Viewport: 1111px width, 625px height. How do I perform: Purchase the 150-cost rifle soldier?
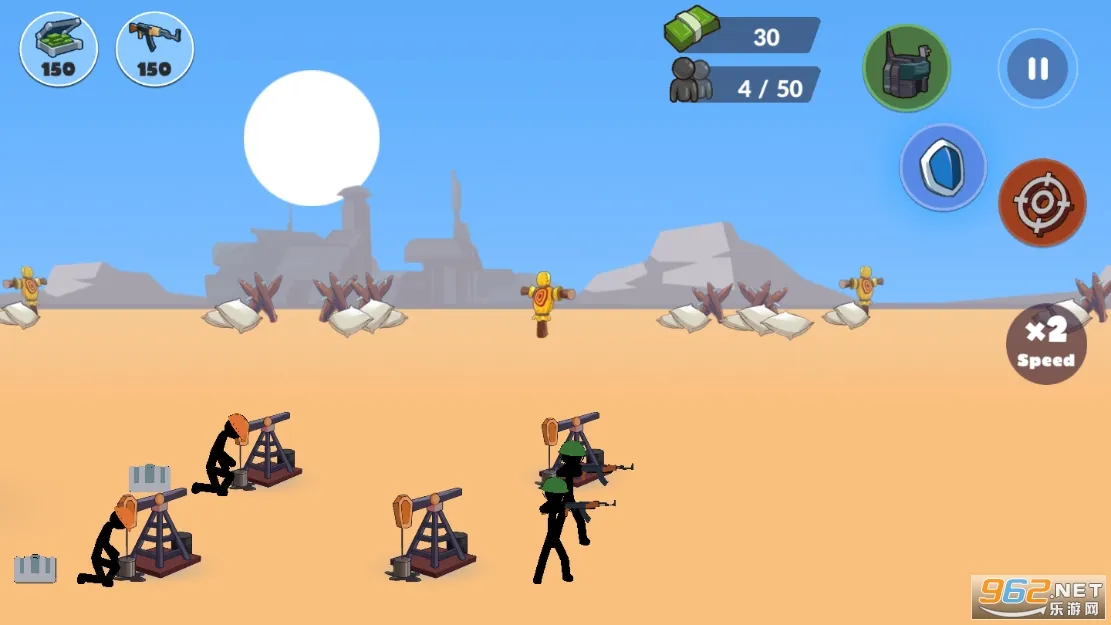coord(155,48)
